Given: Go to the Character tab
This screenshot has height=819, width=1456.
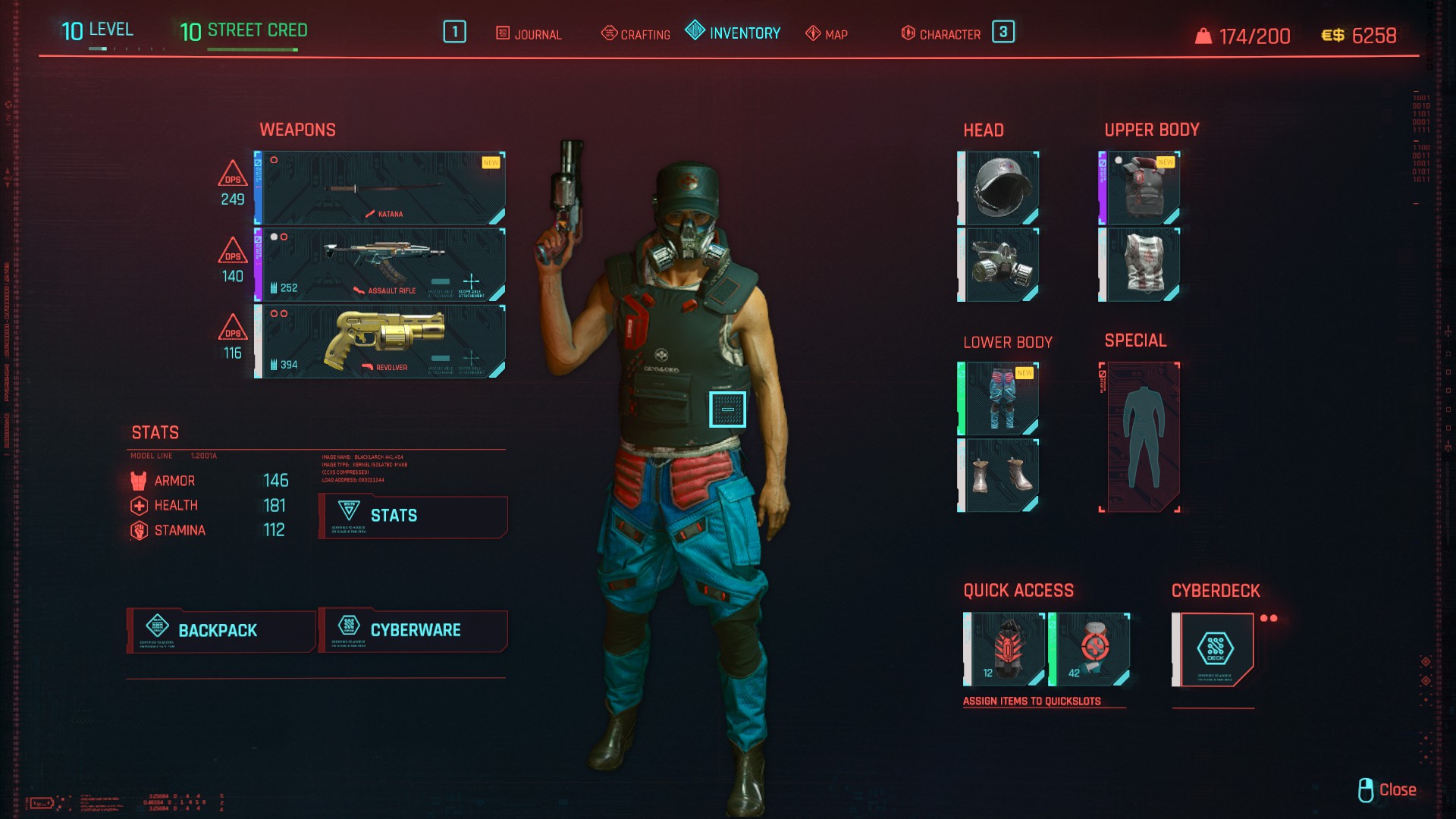Looking at the screenshot, I should (x=940, y=34).
